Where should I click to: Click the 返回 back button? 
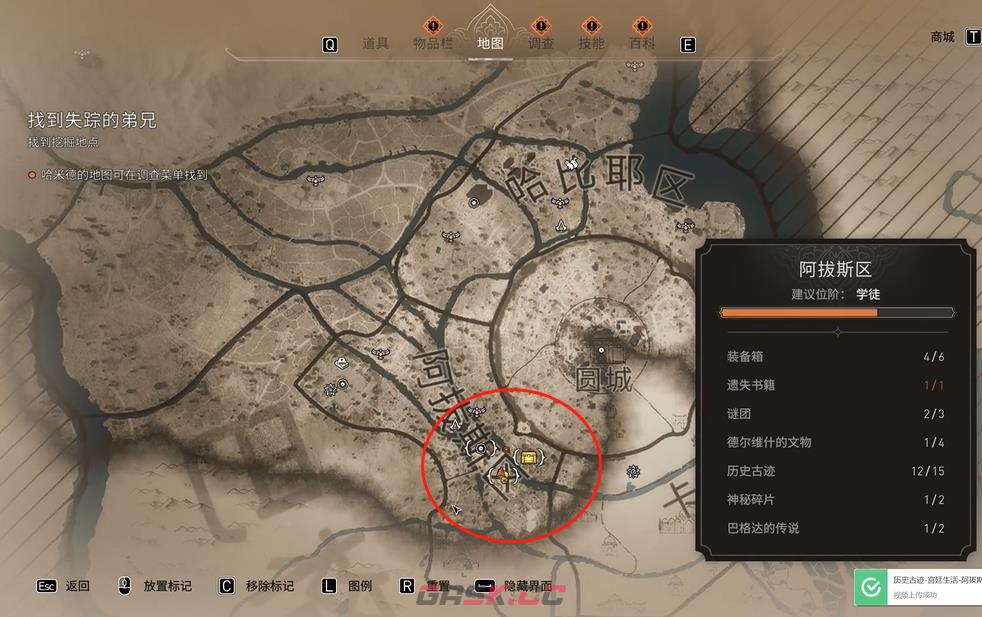click(77, 586)
